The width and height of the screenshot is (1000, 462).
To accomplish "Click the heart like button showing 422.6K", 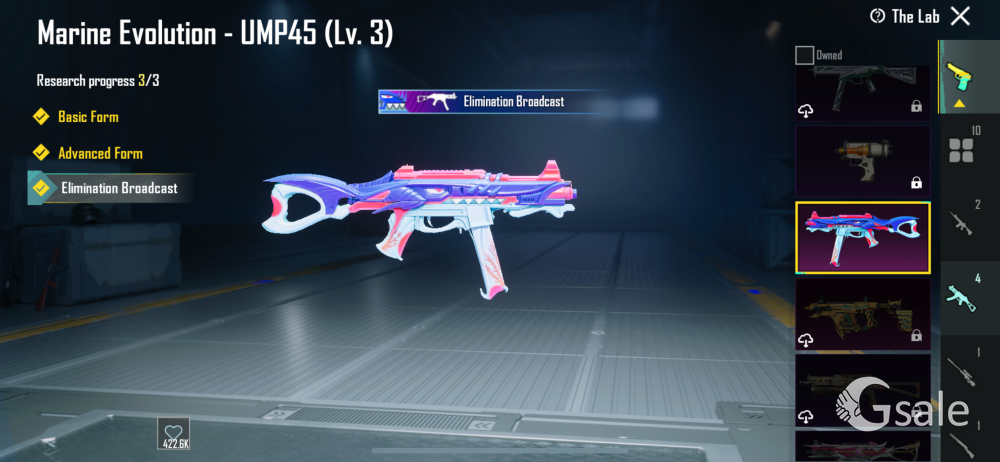I will point(173,434).
